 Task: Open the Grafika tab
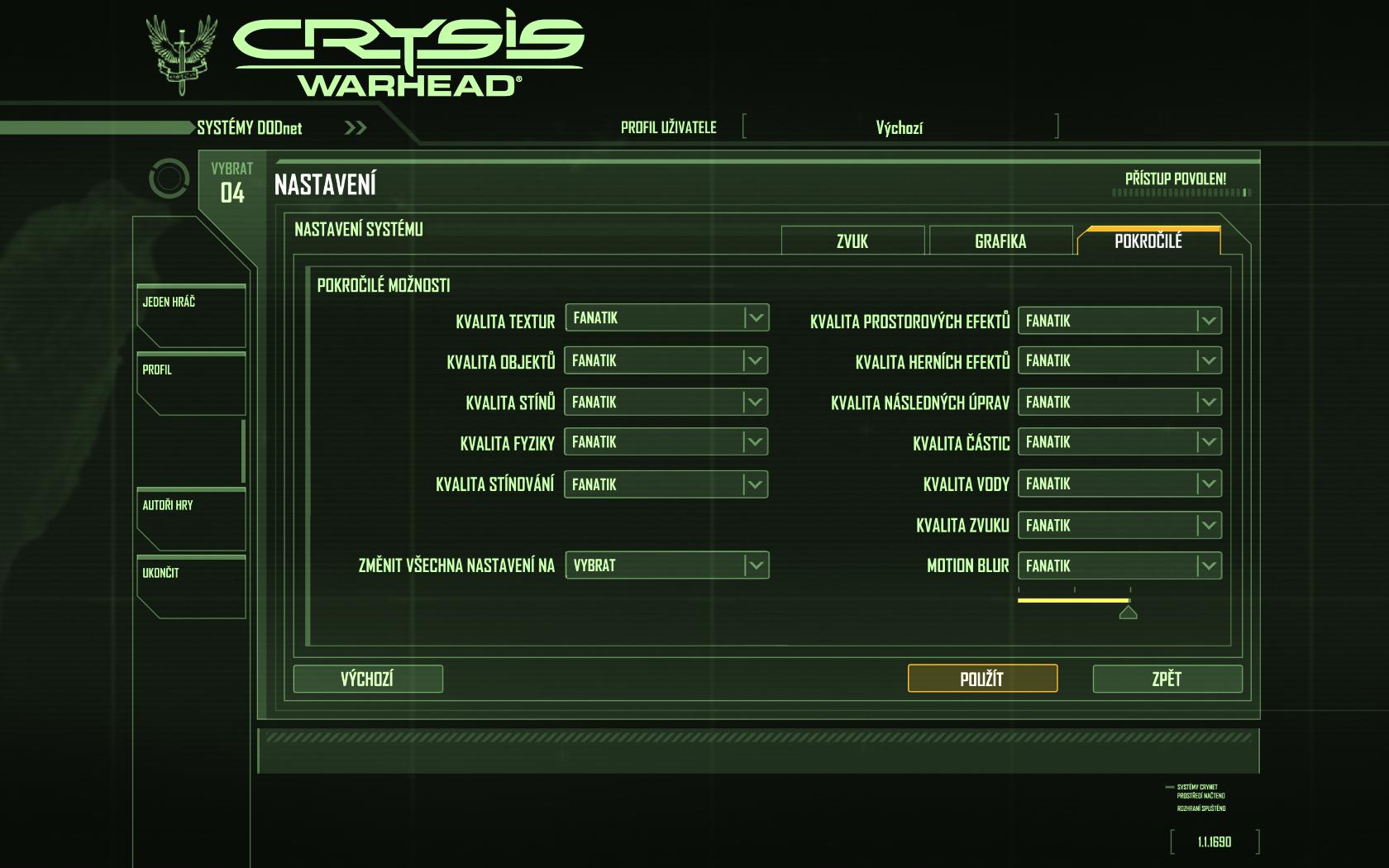[1000, 241]
